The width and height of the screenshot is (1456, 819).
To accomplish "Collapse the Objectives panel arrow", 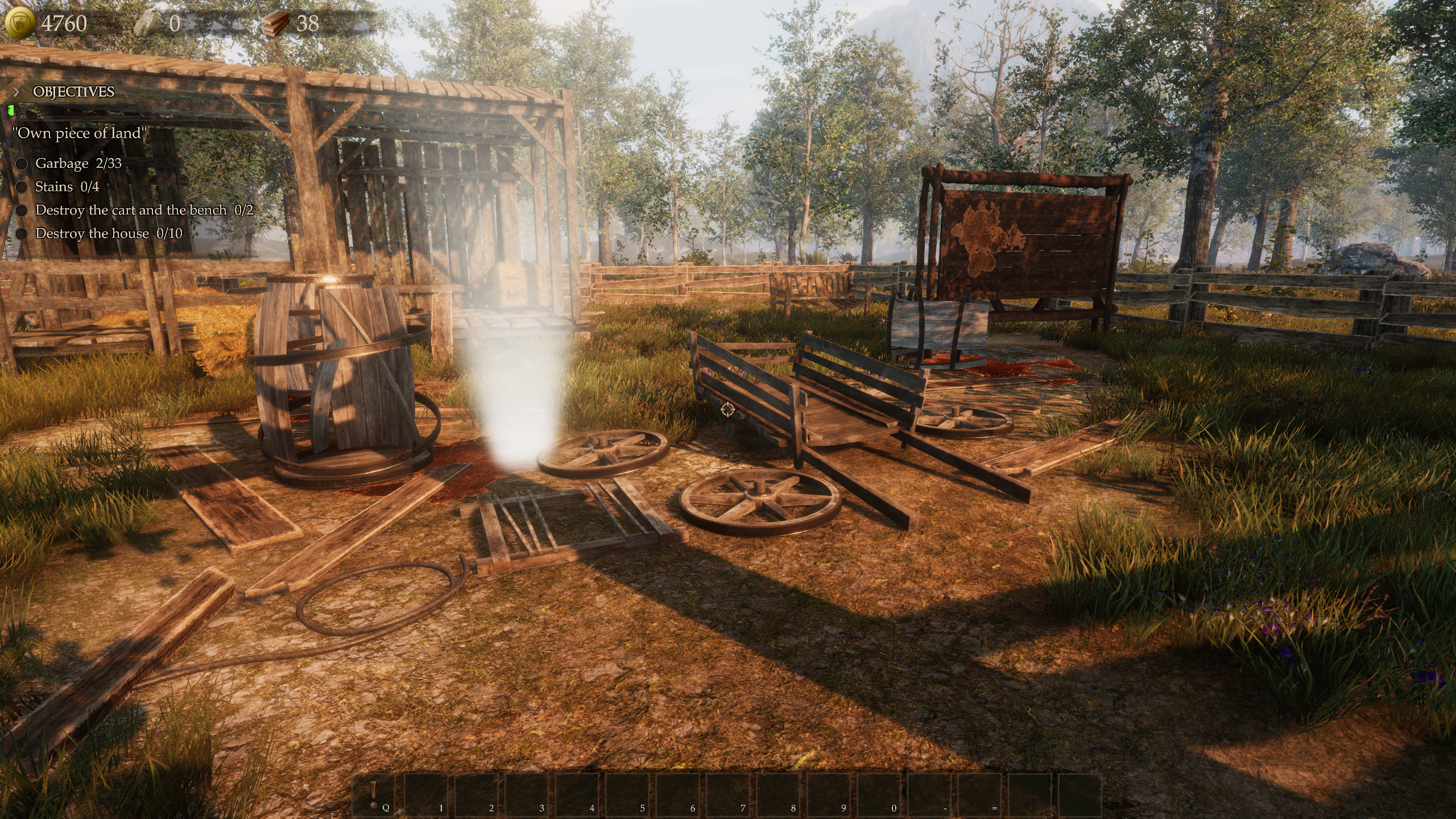I will click(16, 92).
